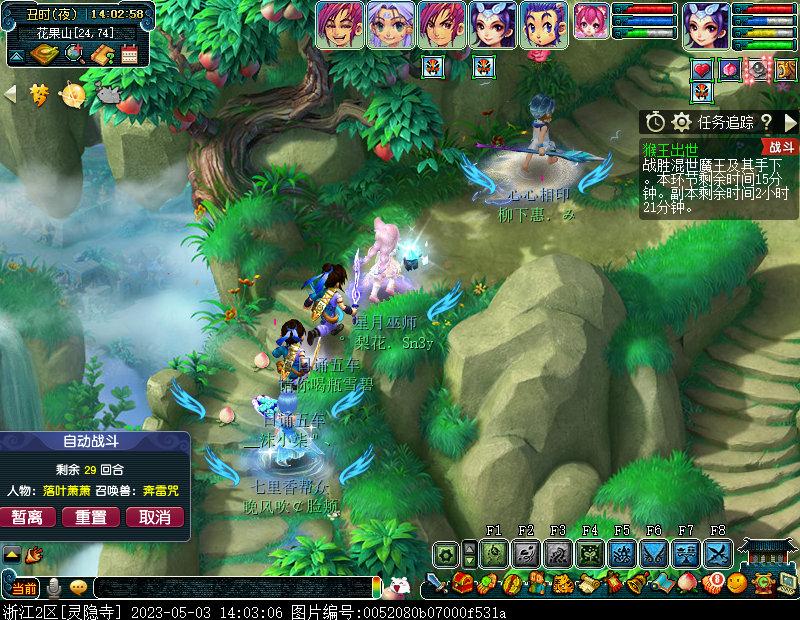This screenshot has width=800, height=620.
Task: Click the task tracker help question mark
Action: pyautogui.click(x=766, y=122)
